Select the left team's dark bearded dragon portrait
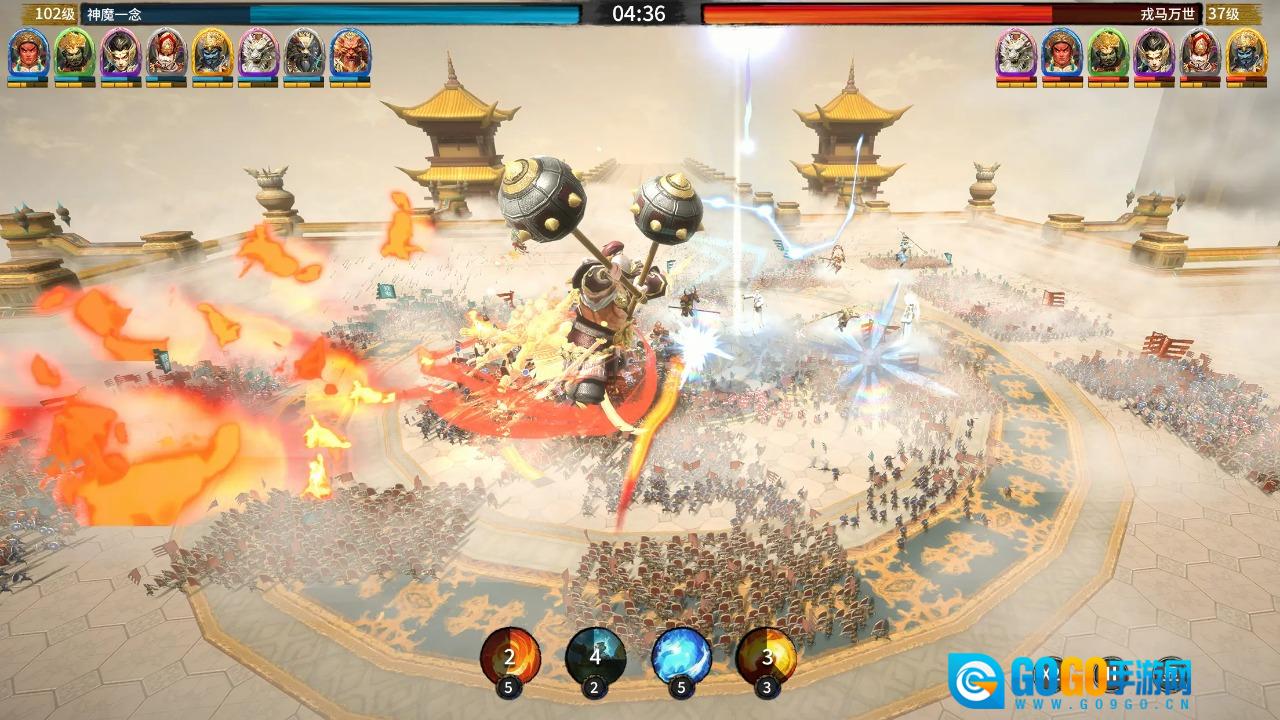This screenshot has width=1280, height=720. pyautogui.click(x=304, y=52)
